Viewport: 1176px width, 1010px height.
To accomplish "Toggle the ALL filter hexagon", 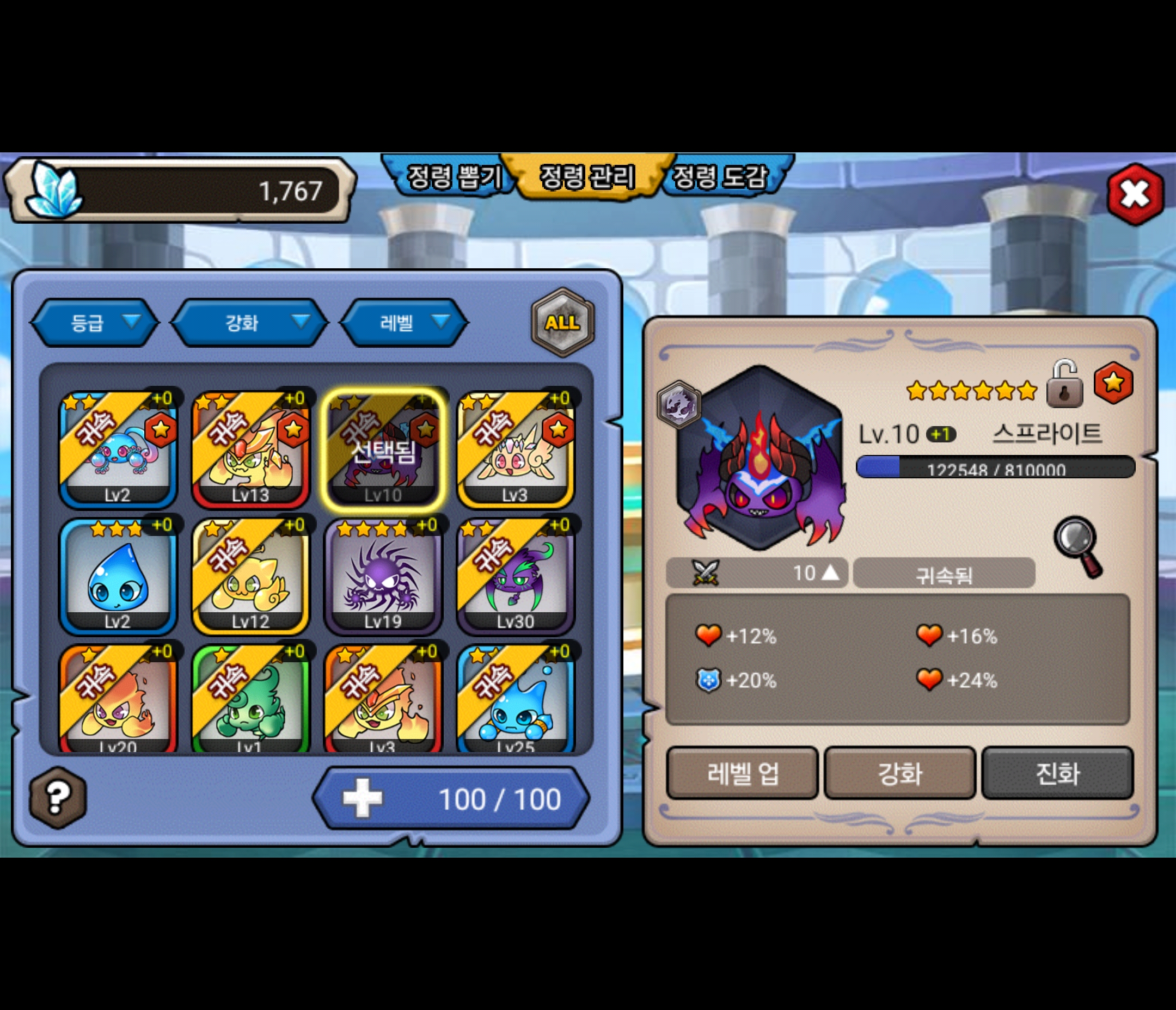I will [562, 322].
